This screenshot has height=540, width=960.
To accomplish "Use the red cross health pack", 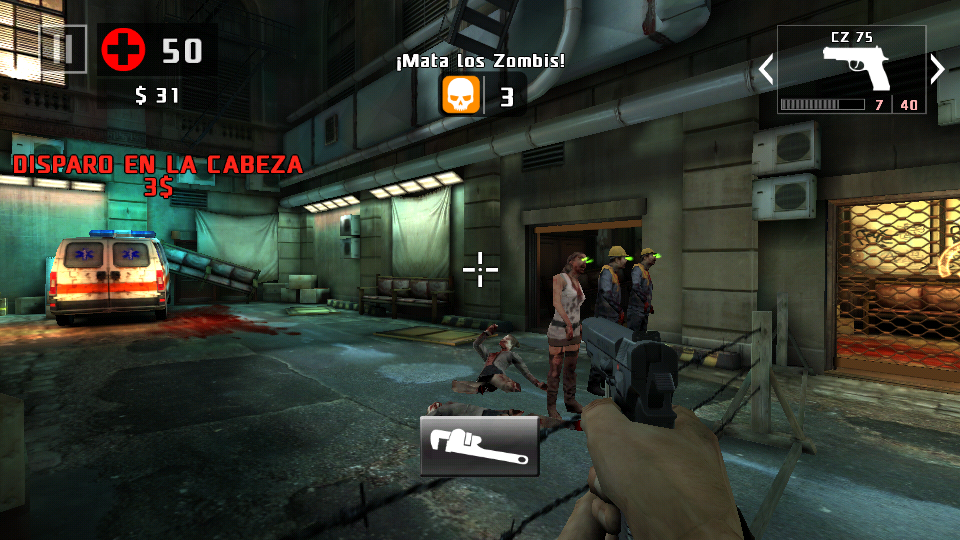I will tap(122, 49).
